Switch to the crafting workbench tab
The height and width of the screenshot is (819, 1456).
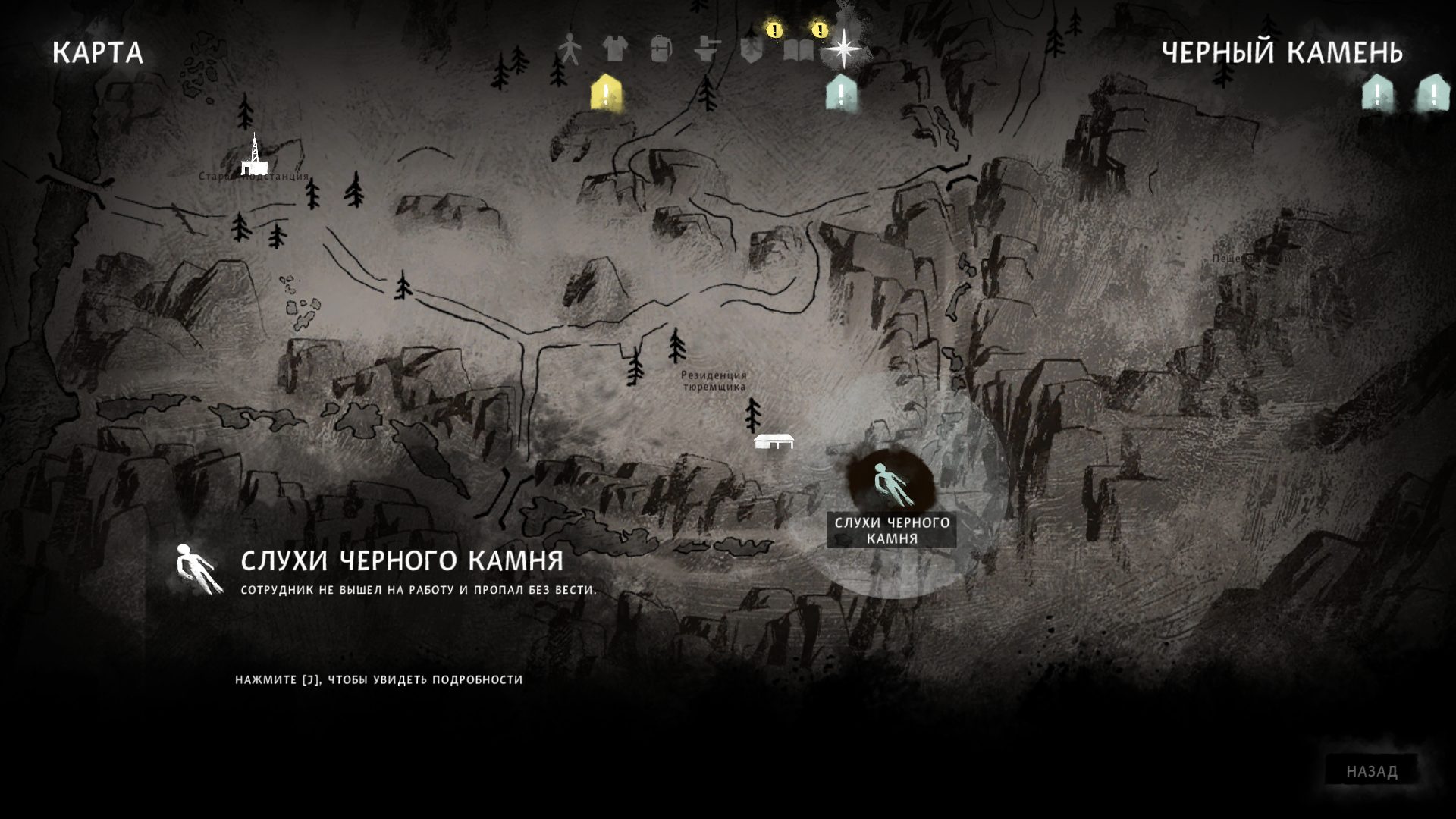point(707,50)
